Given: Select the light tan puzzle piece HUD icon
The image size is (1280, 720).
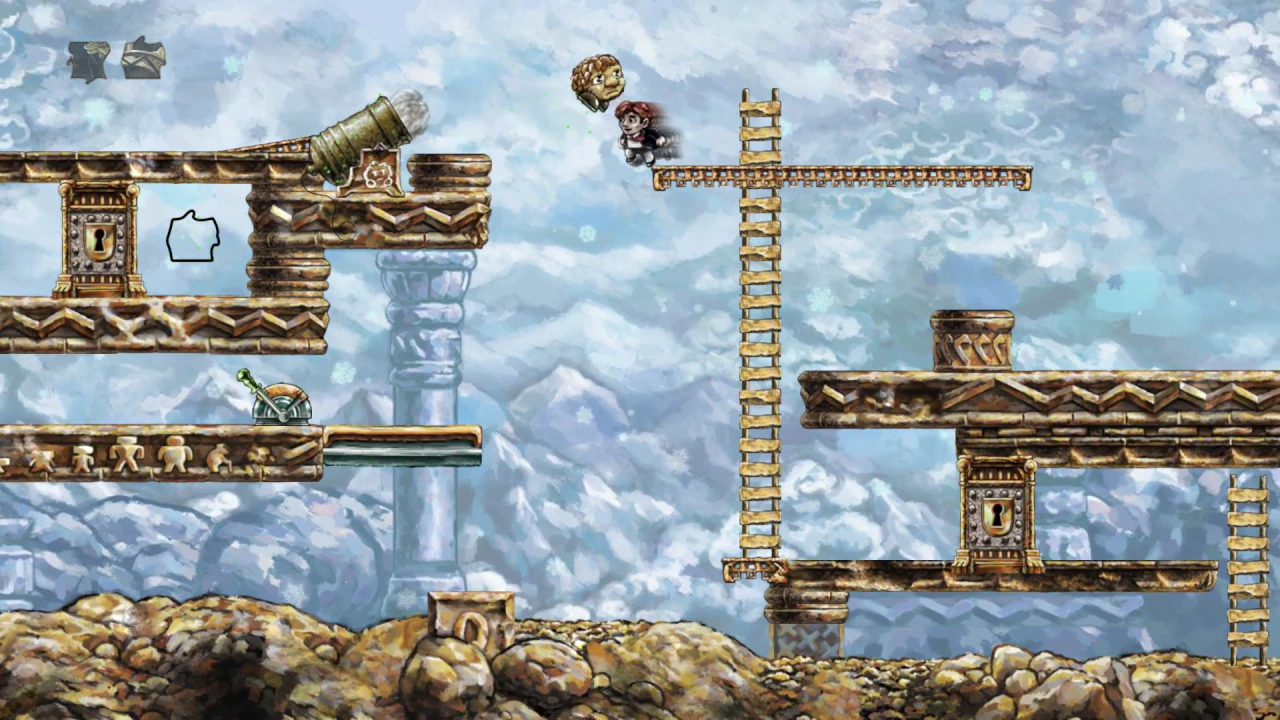Looking at the screenshot, I should [143, 58].
